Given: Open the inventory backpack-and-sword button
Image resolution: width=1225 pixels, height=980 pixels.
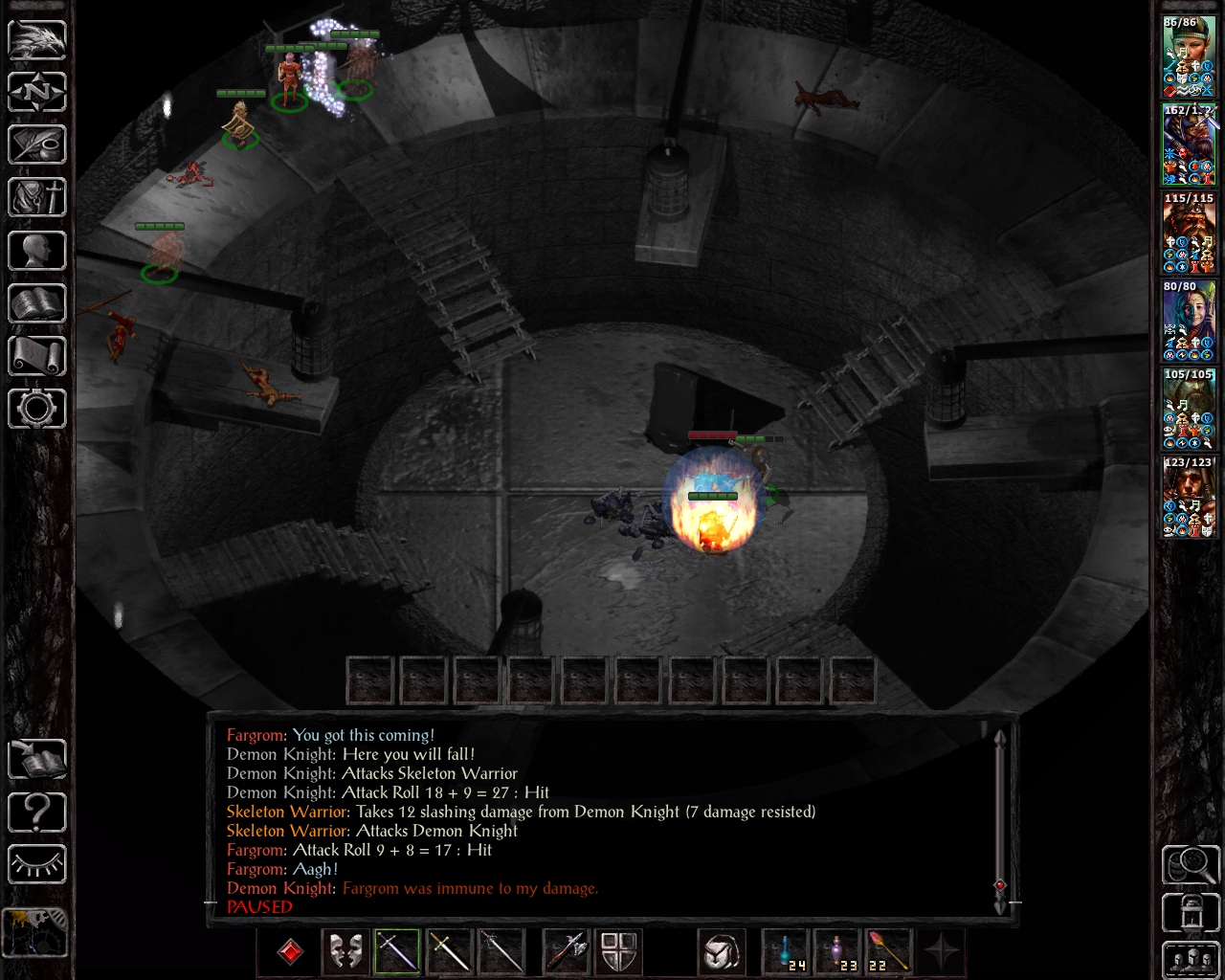Looking at the screenshot, I should [x=37, y=198].
